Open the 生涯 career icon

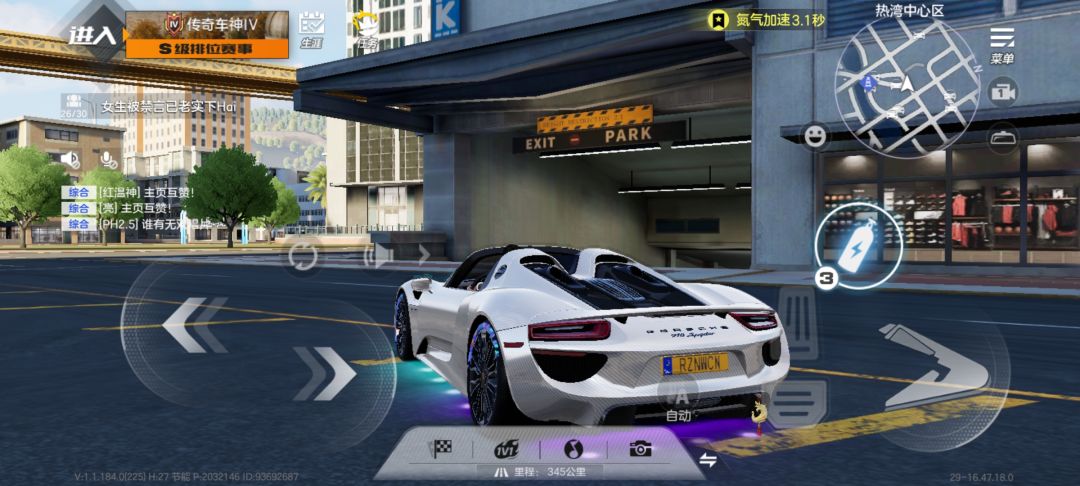[311, 27]
